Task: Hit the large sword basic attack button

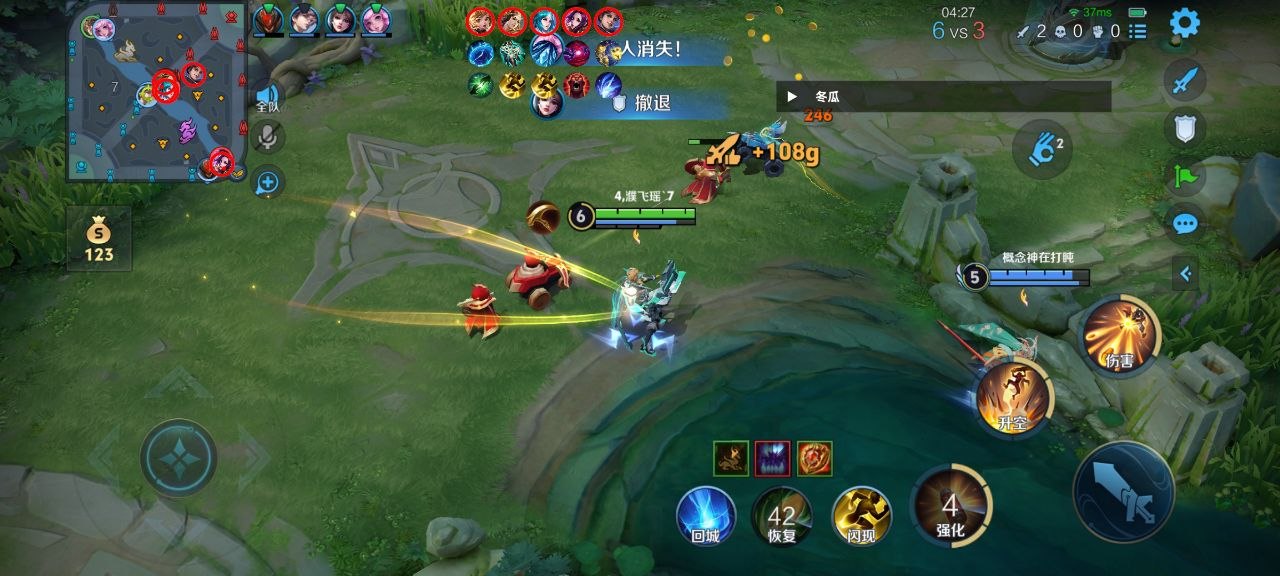Action: pos(1123,492)
